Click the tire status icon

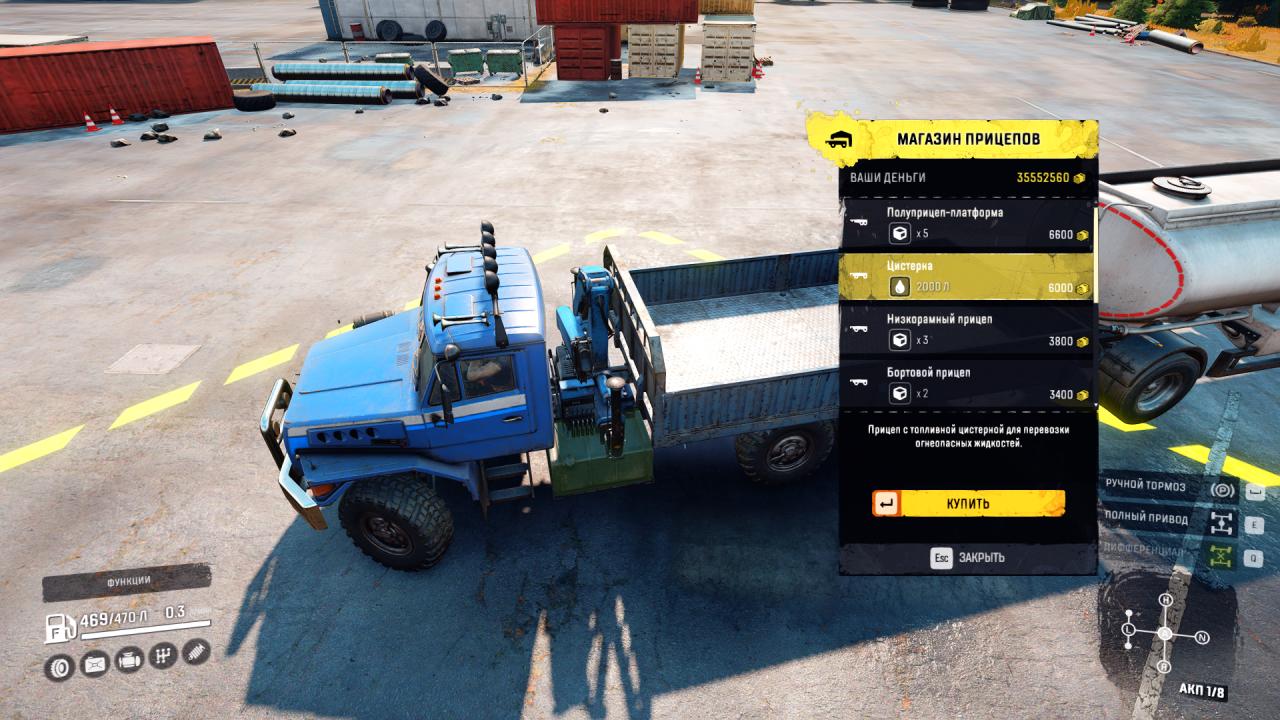click(x=60, y=664)
